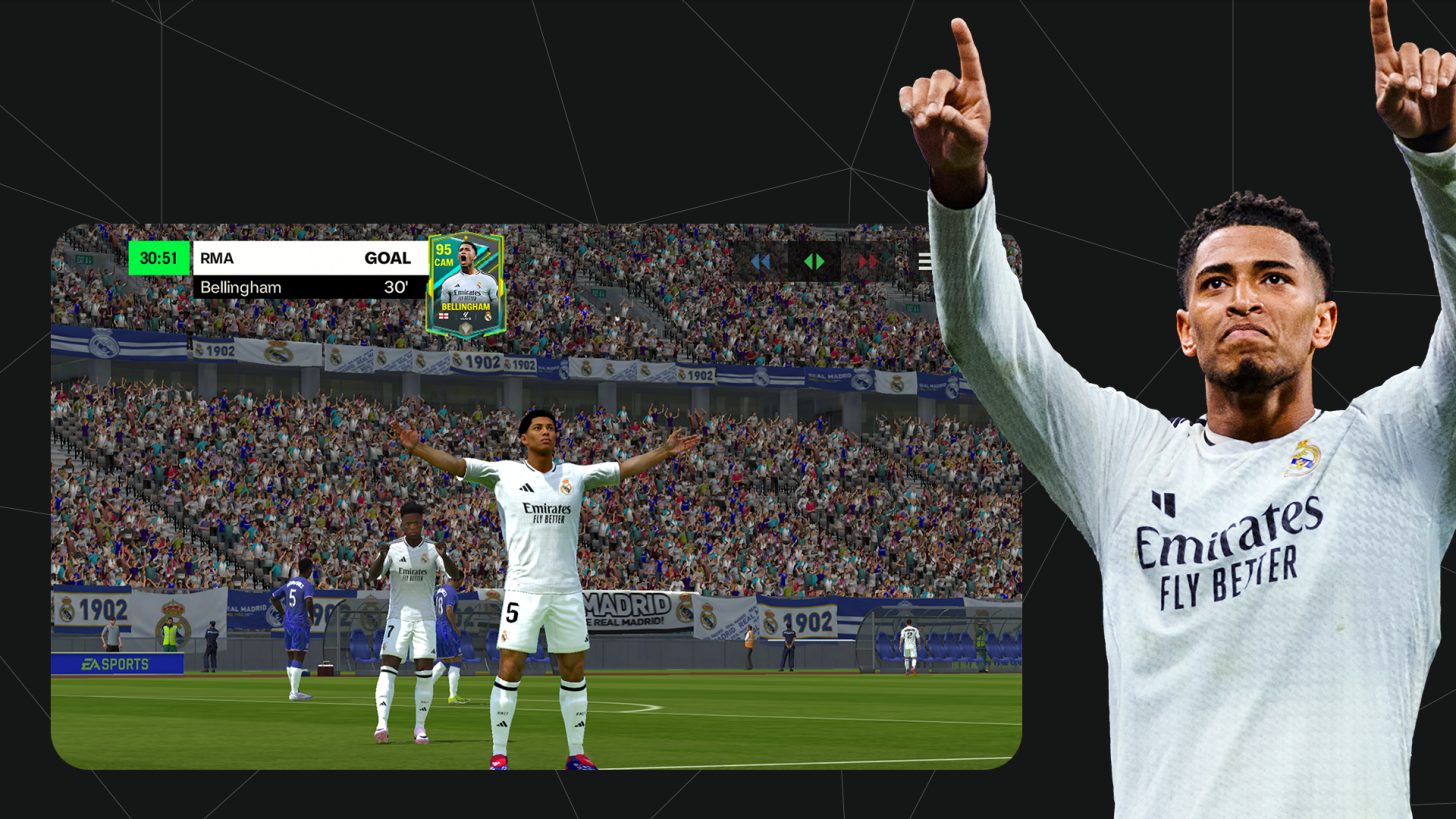This screenshot has width=1456, height=819.
Task: Click the adidas logo on Bellingham's card jersey
Action: [457, 285]
